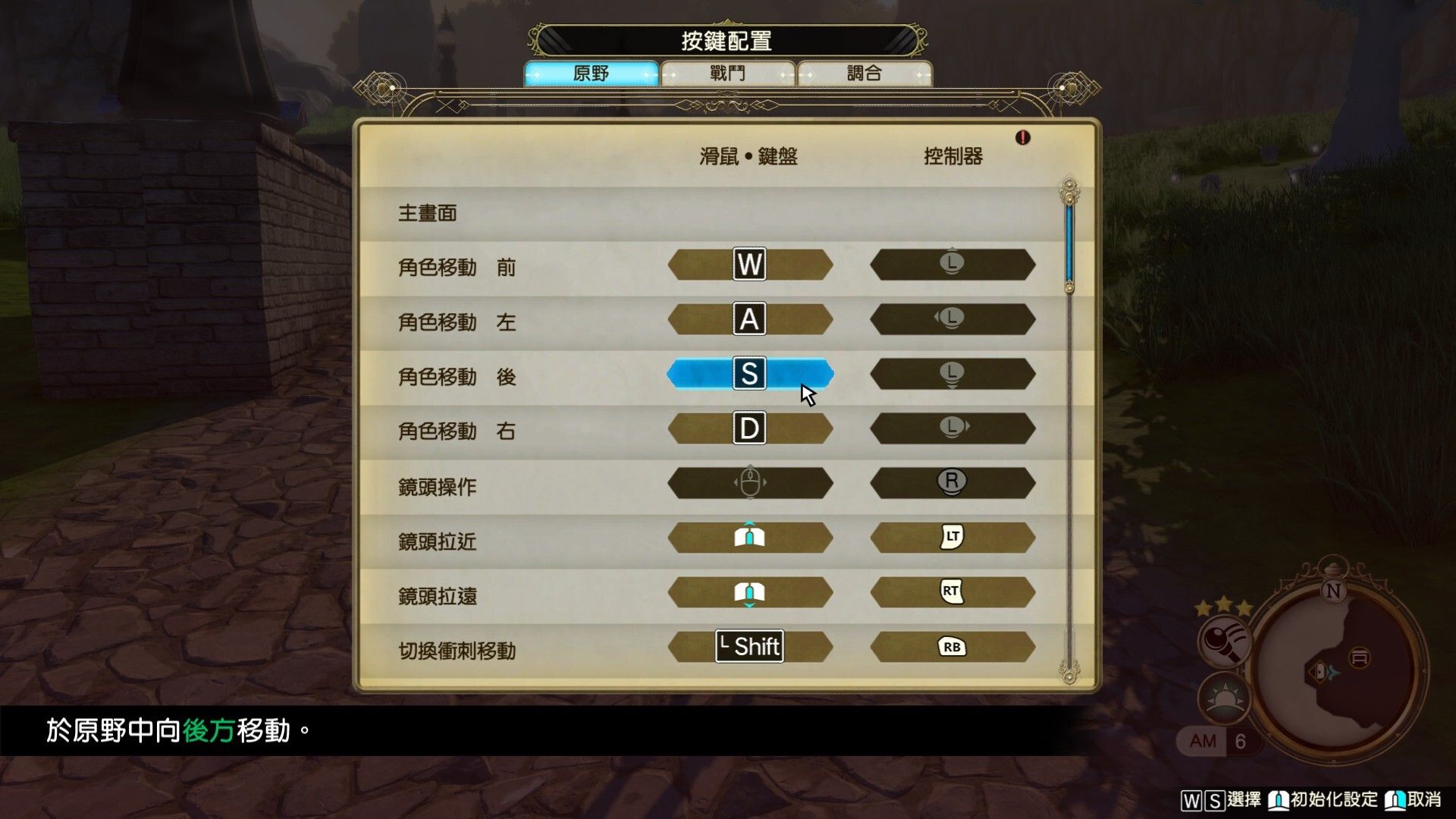This screenshot has height=819, width=1456.
Task: Click the left stick icon for 角色移動 左
Action: pyautogui.click(x=953, y=318)
